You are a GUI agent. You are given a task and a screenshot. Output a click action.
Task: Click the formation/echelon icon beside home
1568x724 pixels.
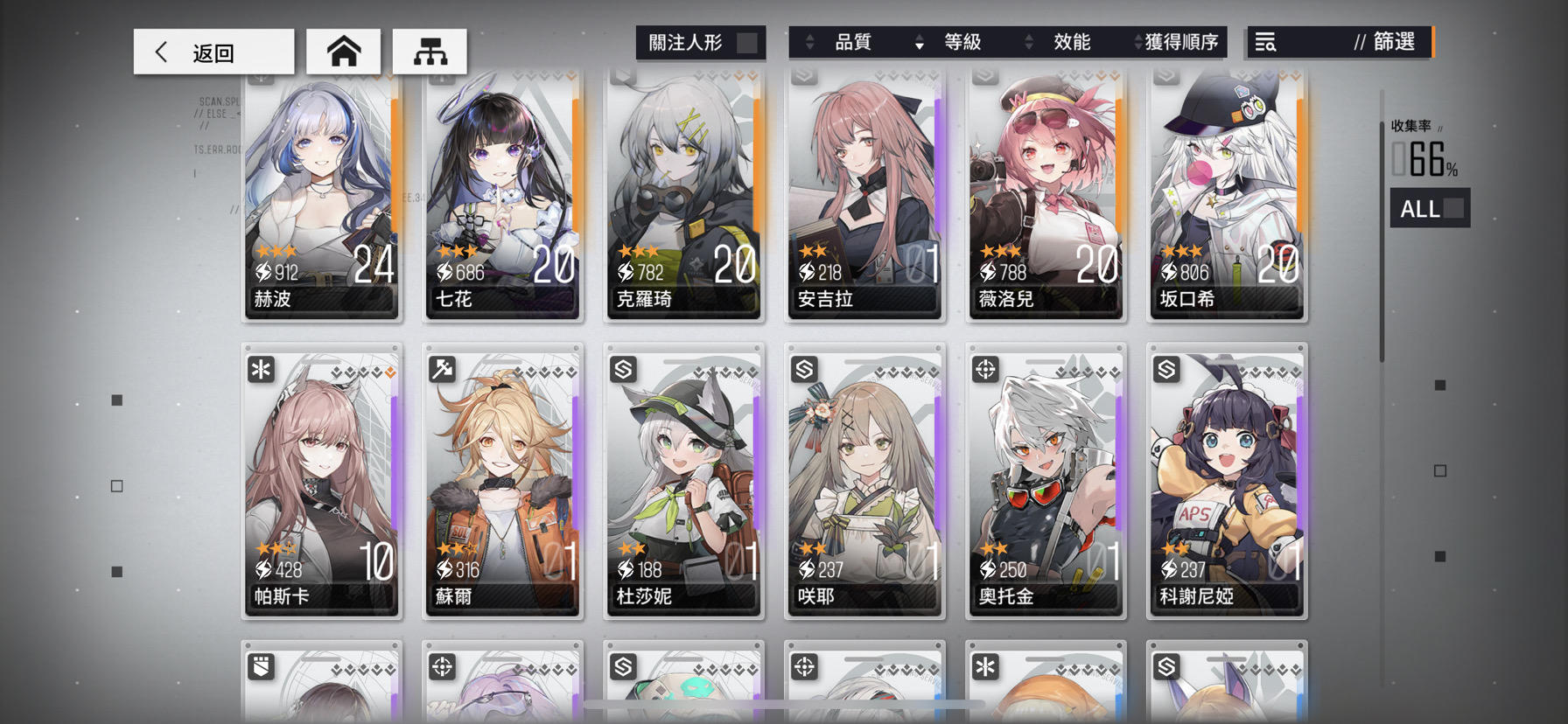coord(429,51)
